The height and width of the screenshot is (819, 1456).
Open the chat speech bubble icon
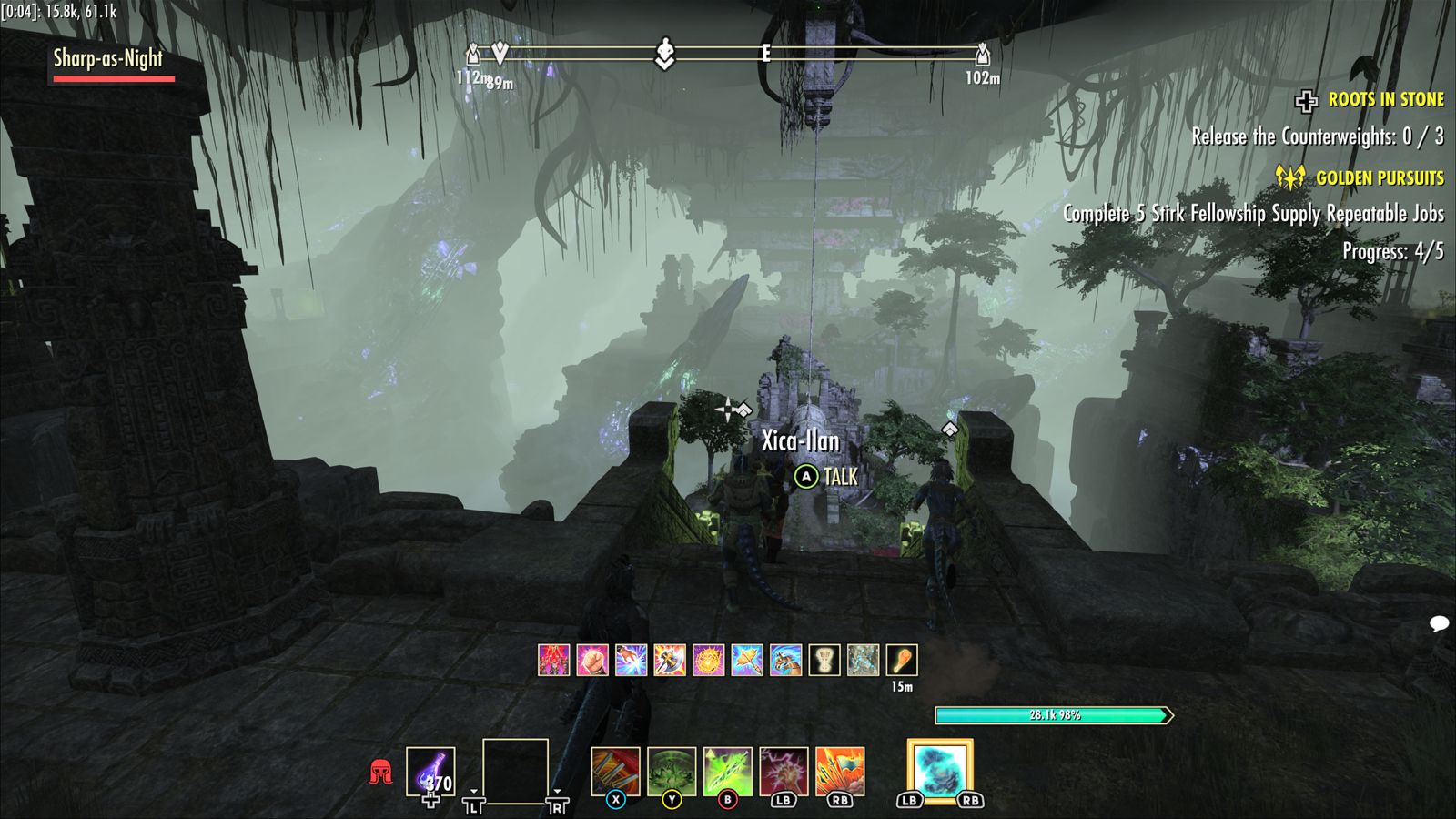coord(1439,624)
